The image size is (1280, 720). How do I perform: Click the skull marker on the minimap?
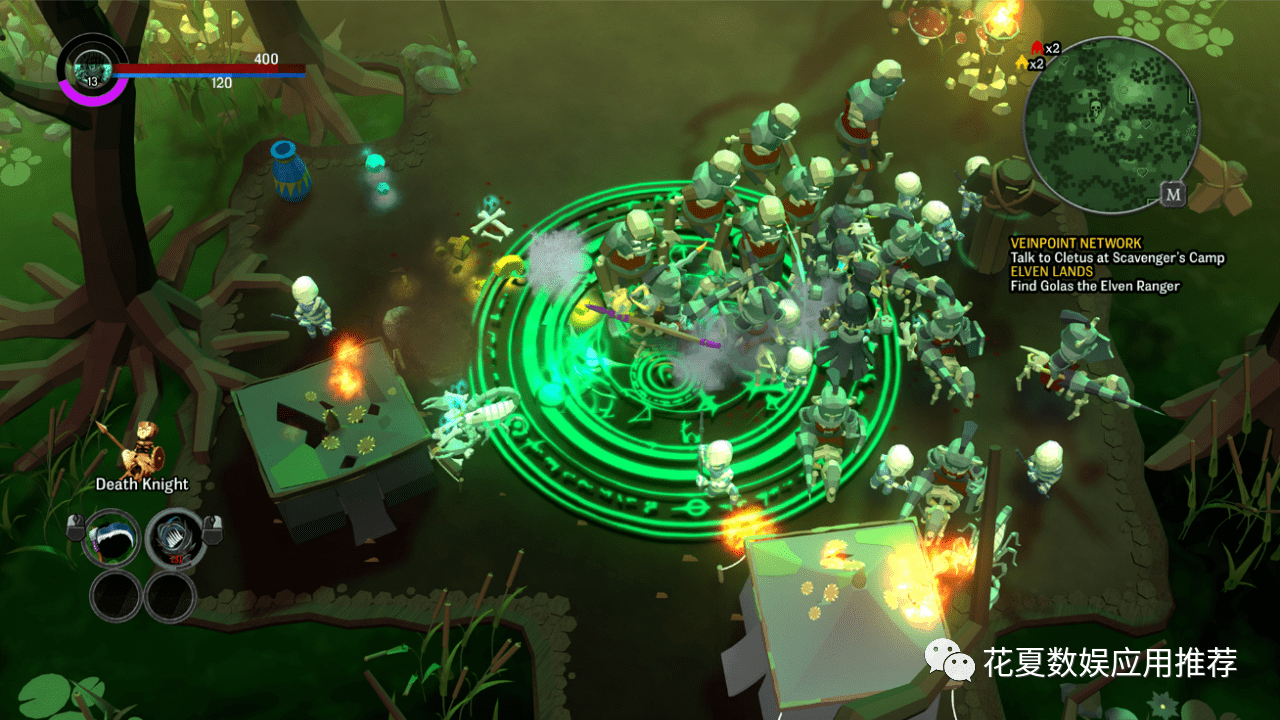coord(1094,107)
